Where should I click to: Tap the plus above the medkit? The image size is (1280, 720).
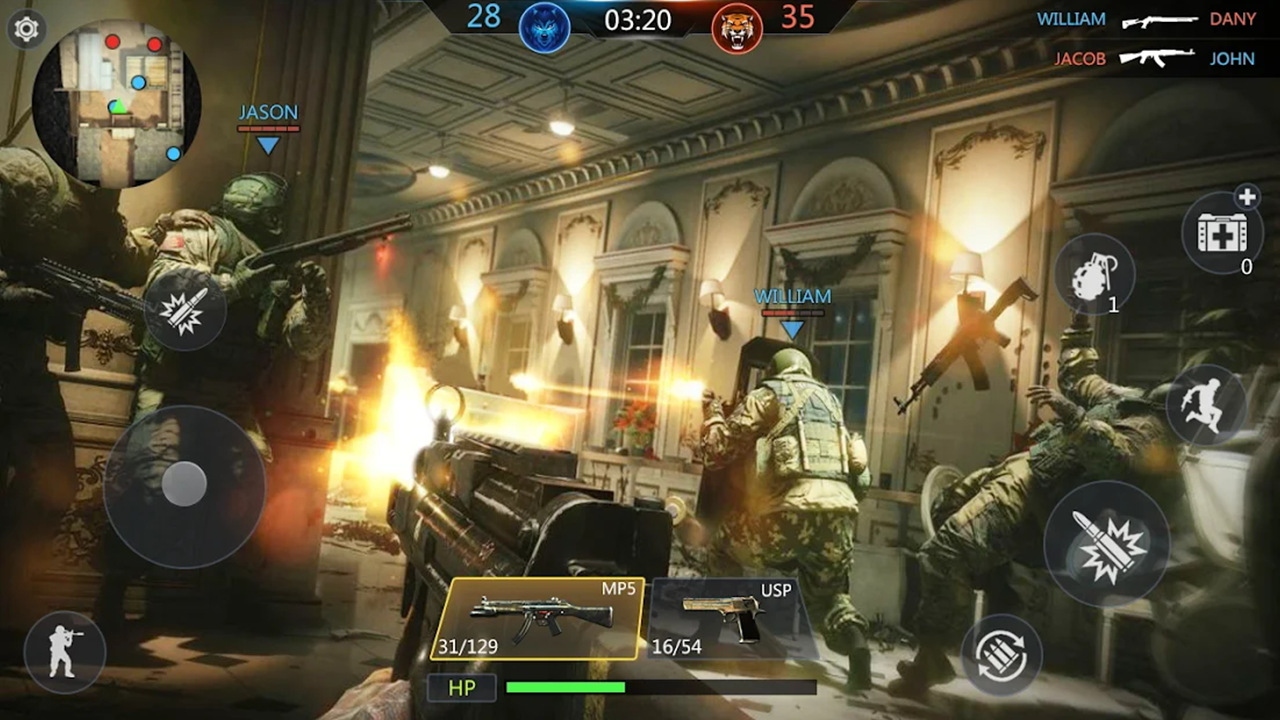(1247, 198)
